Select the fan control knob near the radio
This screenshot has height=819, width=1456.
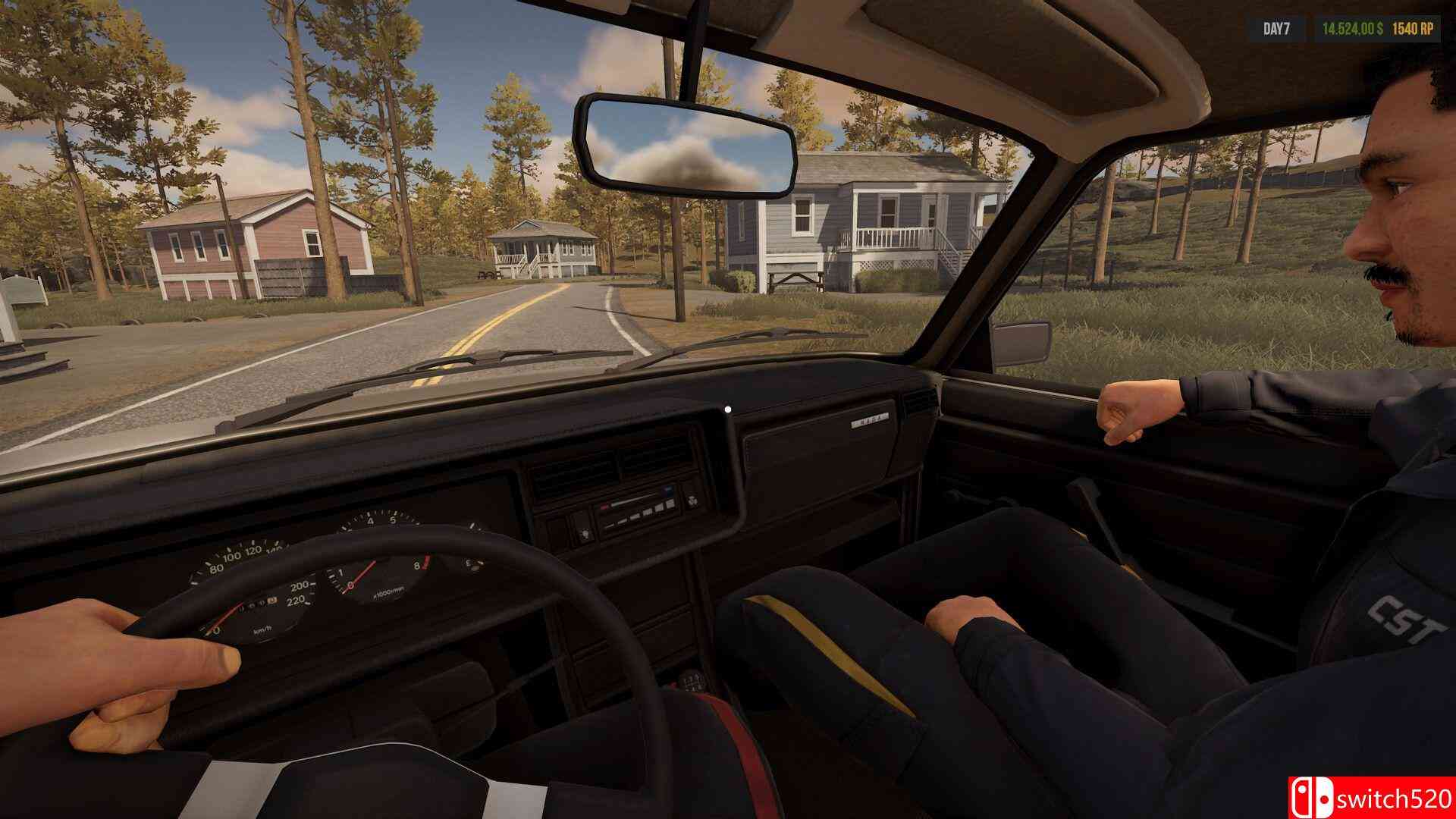pyautogui.click(x=692, y=502)
